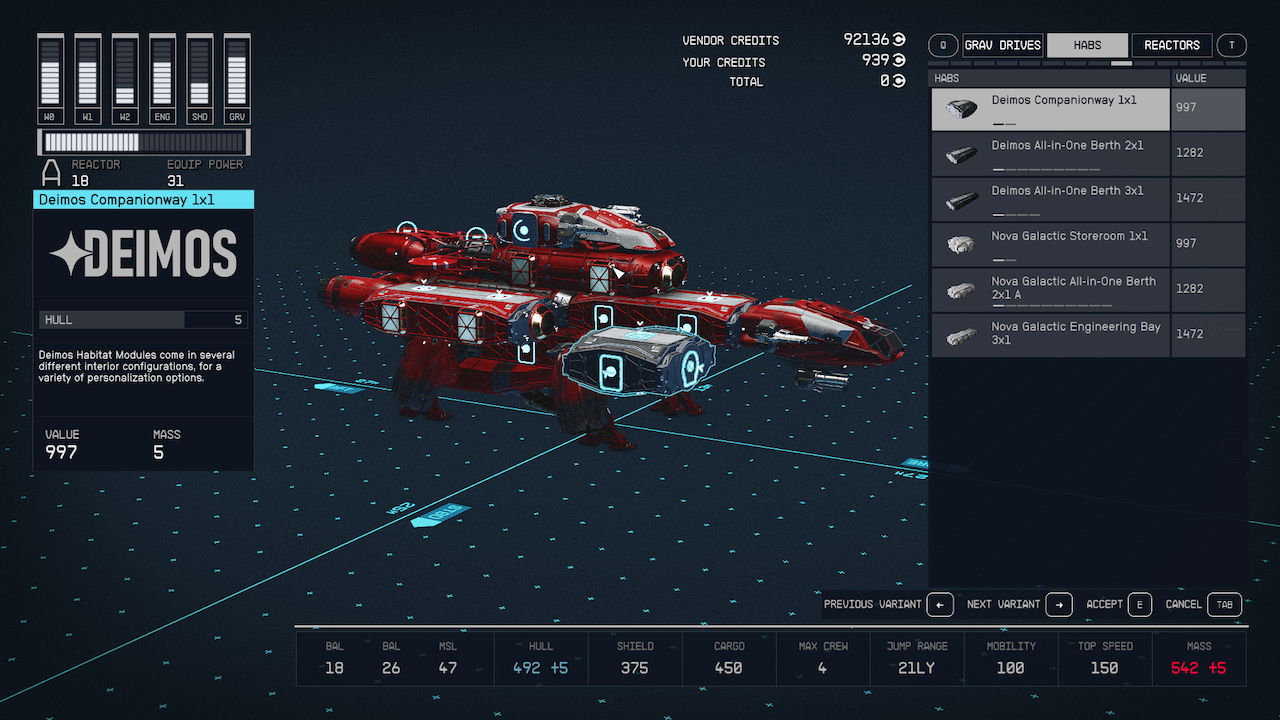The image size is (1280, 720).
Task: Click the Next Variant arrow
Action: pyautogui.click(x=1060, y=605)
